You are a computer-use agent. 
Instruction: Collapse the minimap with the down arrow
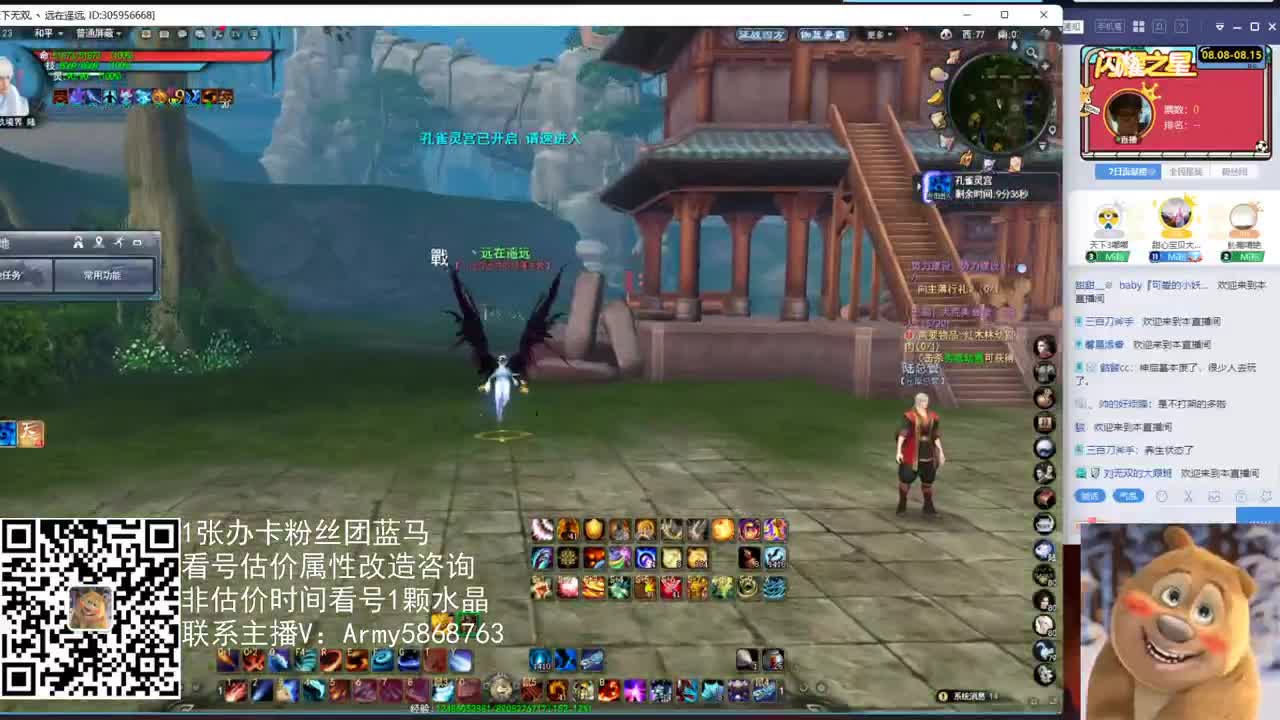coord(1041,145)
